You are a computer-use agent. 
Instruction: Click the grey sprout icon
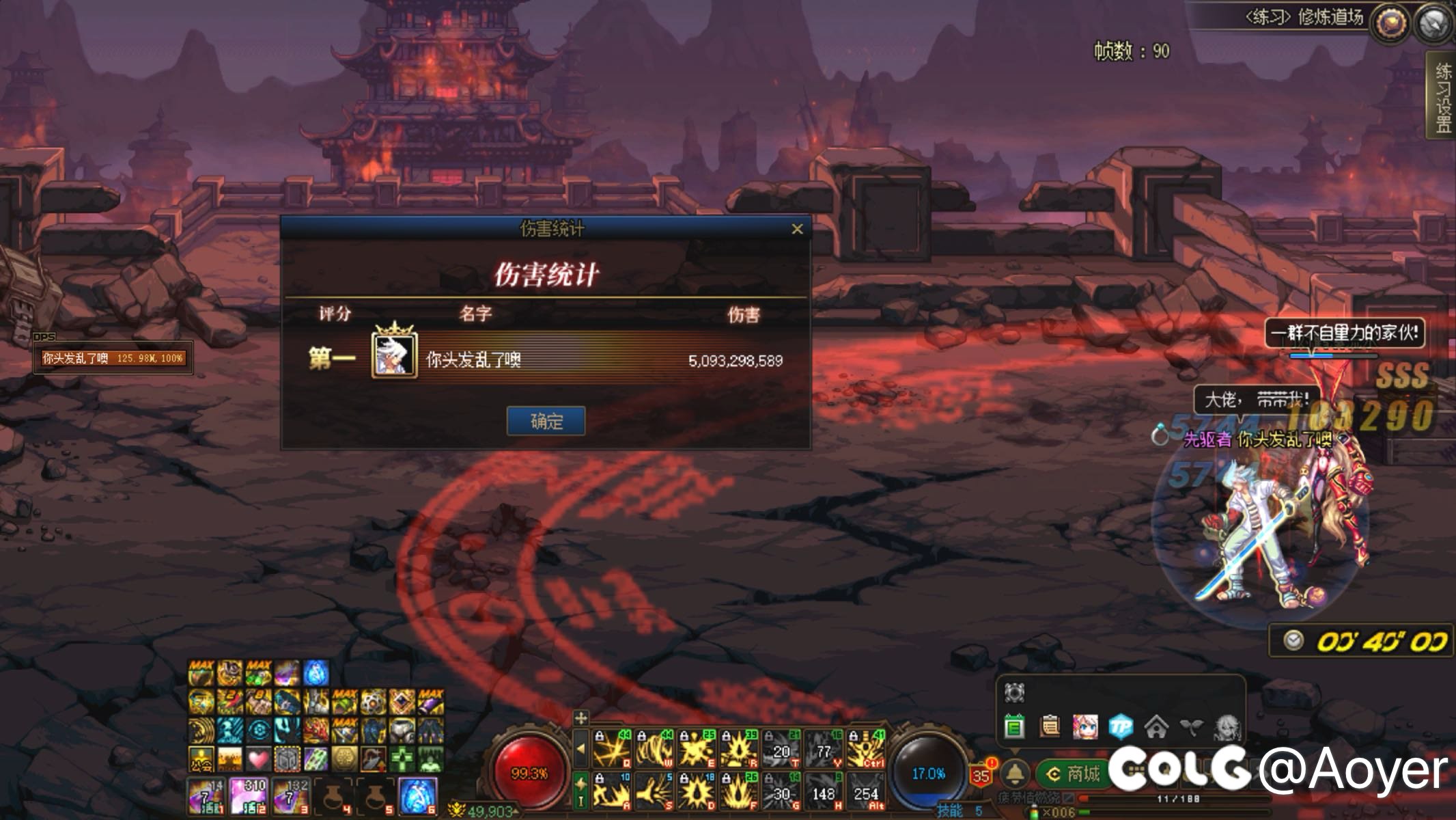[1191, 726]
